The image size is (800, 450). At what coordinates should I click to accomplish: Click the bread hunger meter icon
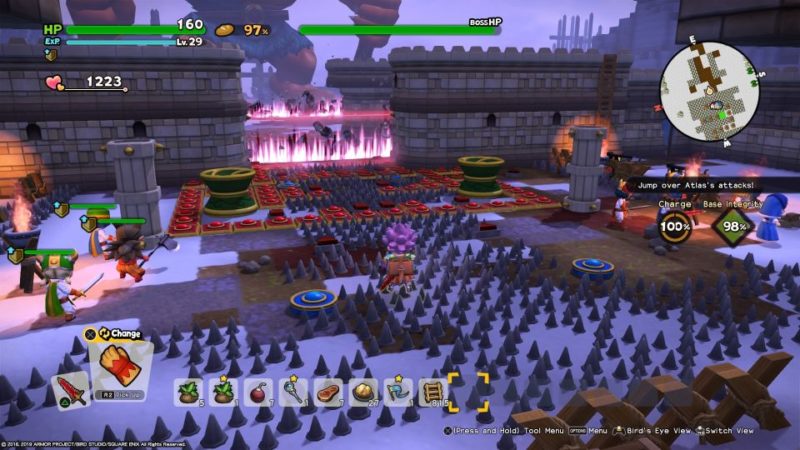point(226,30)
